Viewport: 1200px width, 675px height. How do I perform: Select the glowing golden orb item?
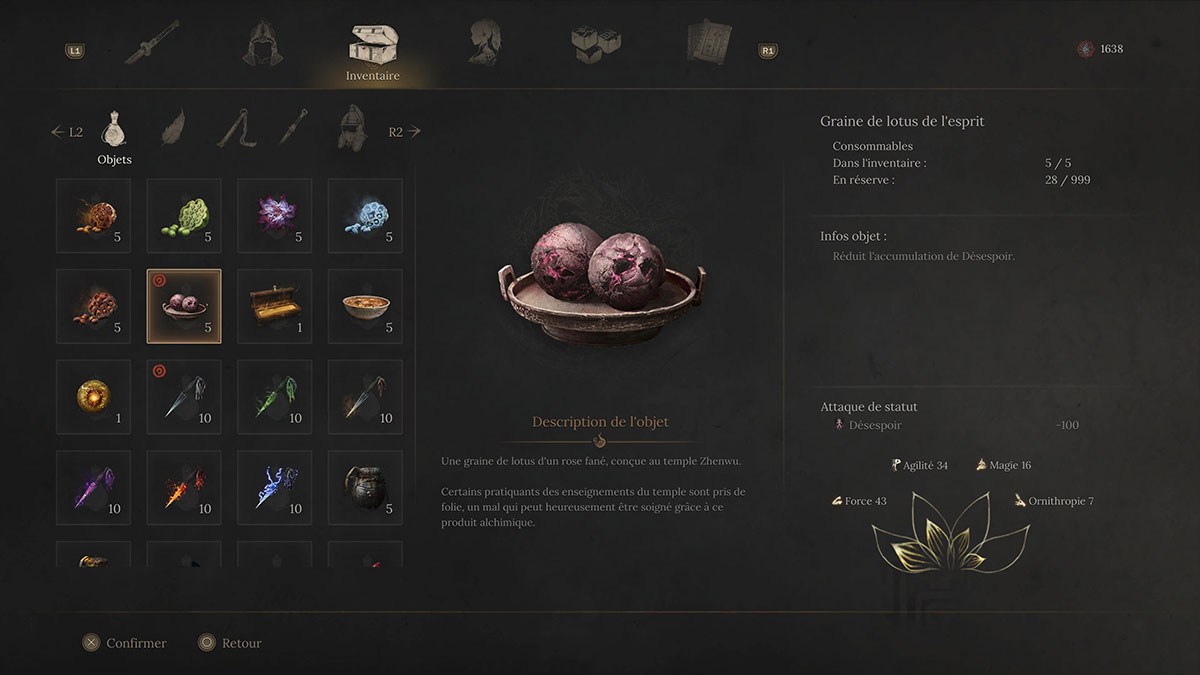(x=94, y=397)
